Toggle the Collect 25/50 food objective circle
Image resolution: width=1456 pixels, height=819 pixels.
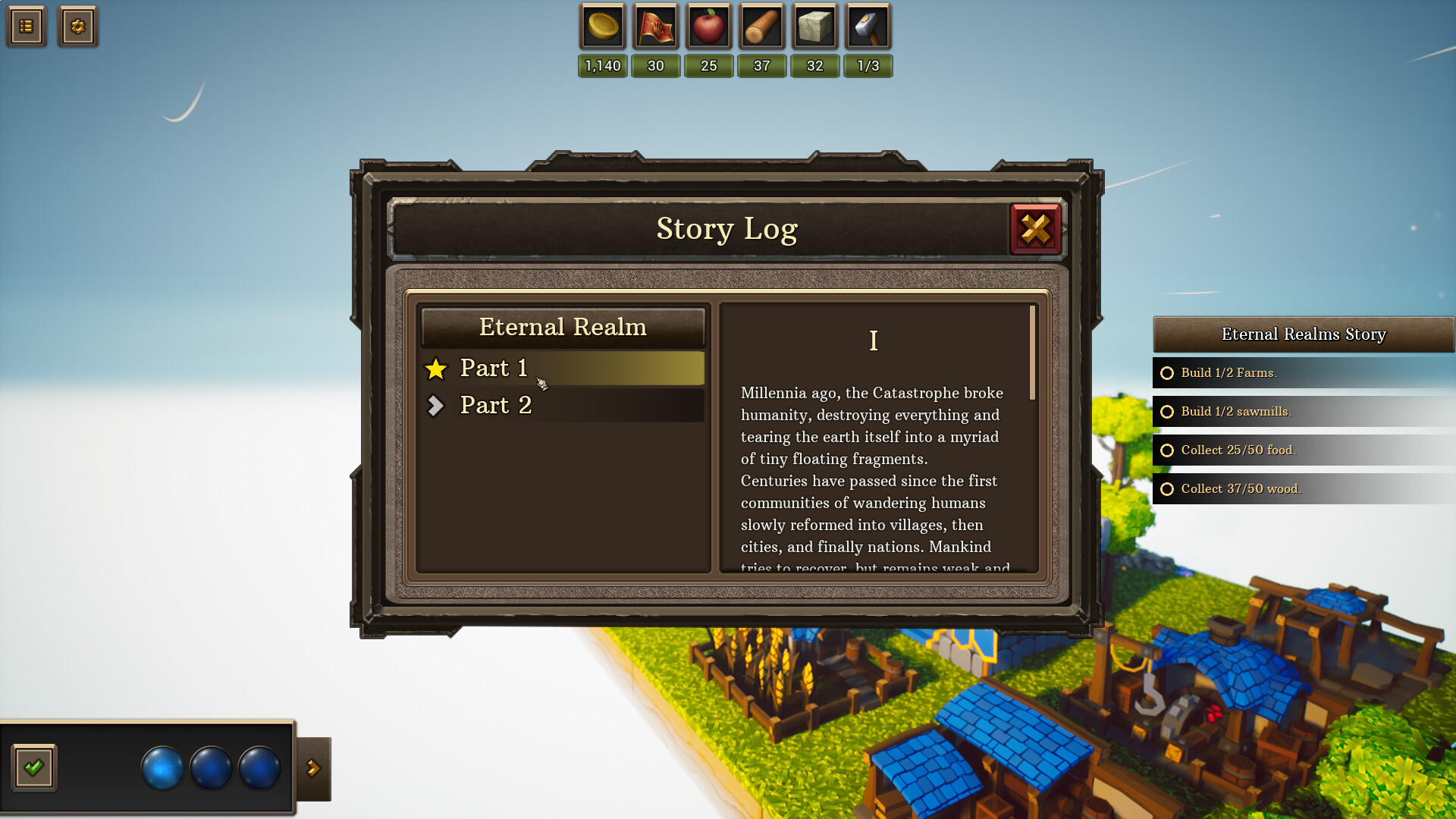coord(1167,450)
